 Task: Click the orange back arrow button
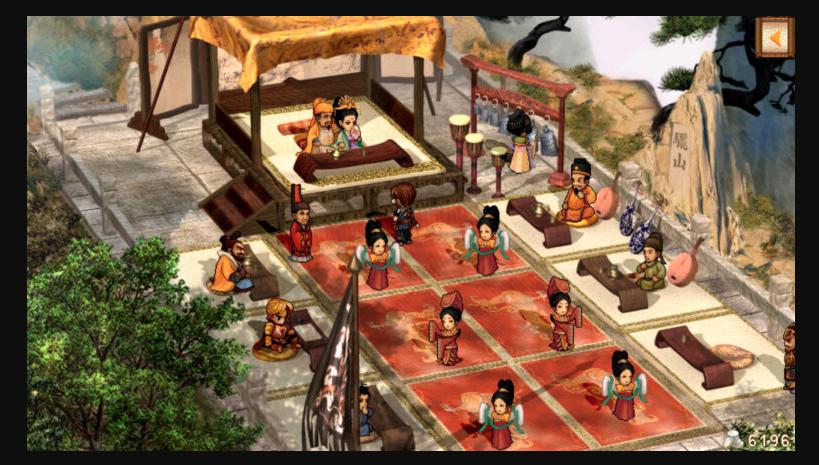773,37
